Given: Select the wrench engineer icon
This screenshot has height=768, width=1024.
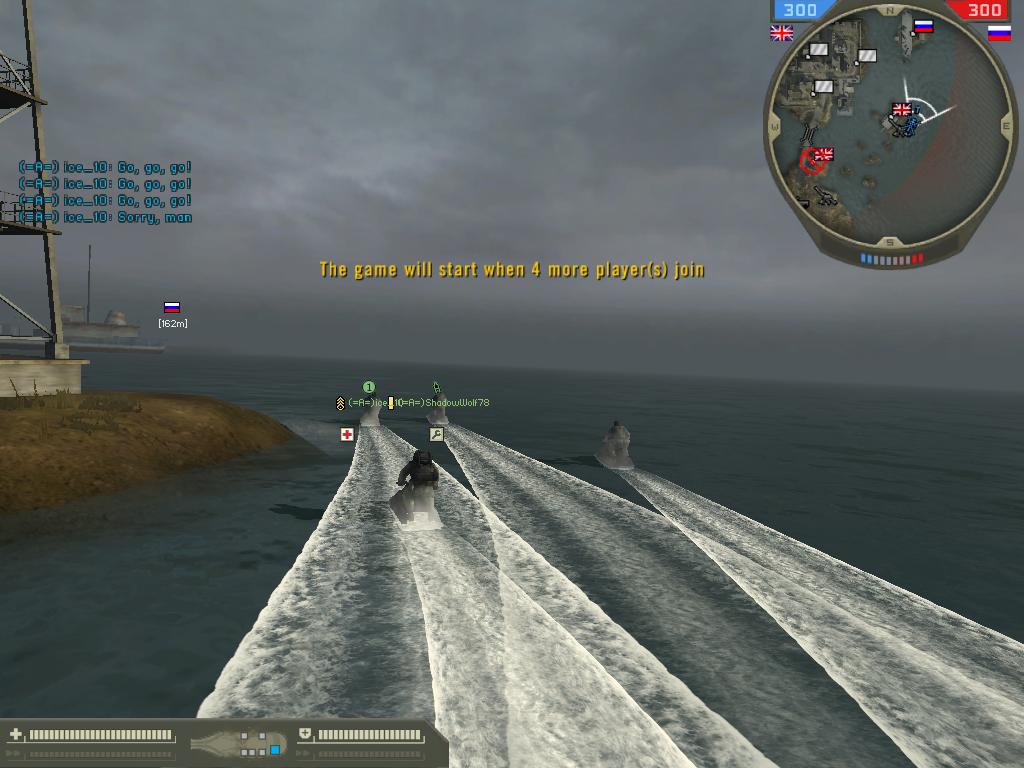Looking at the screenshot, I should point(436,434).
